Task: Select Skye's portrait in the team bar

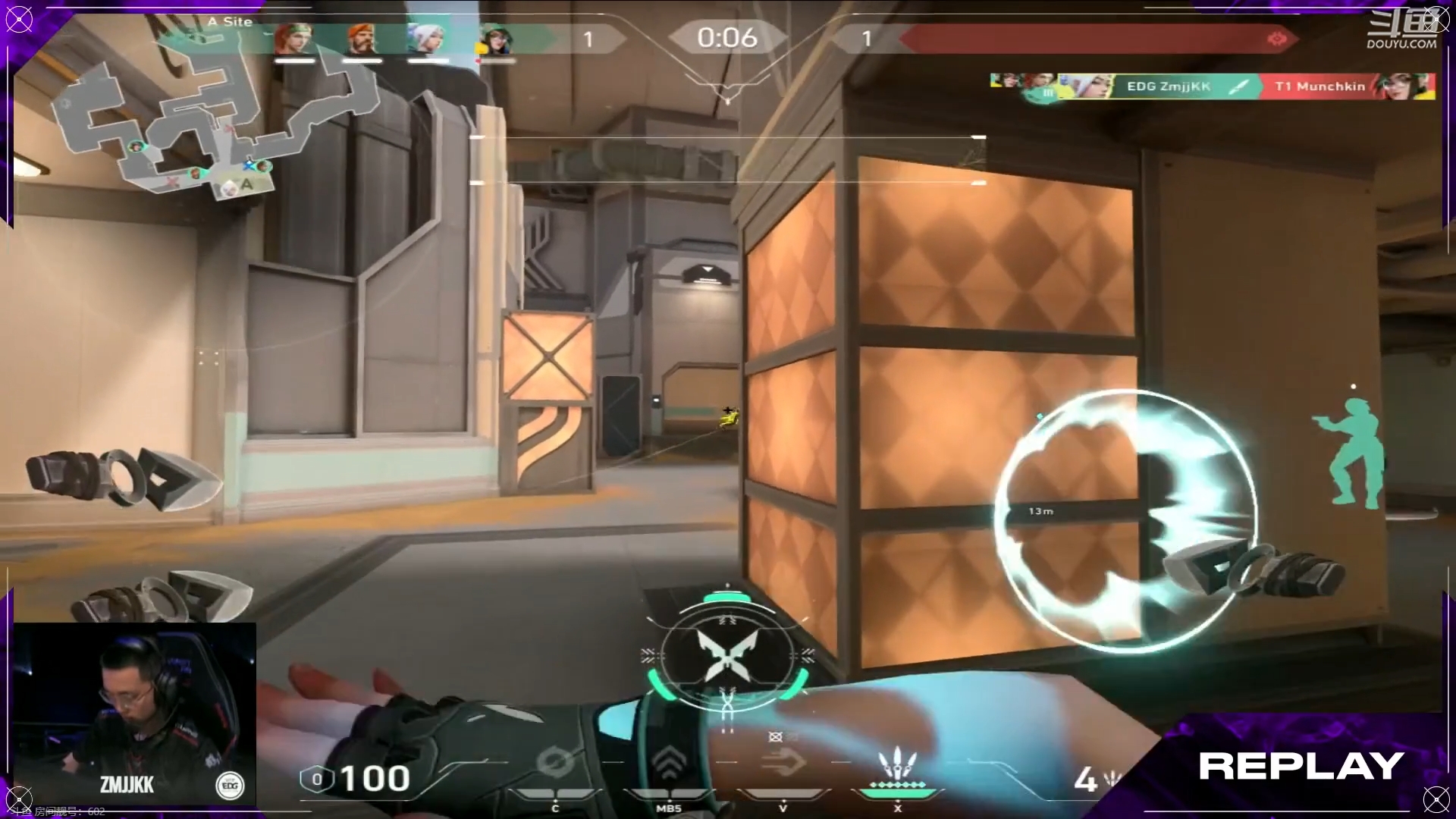Action: (294, 39)
